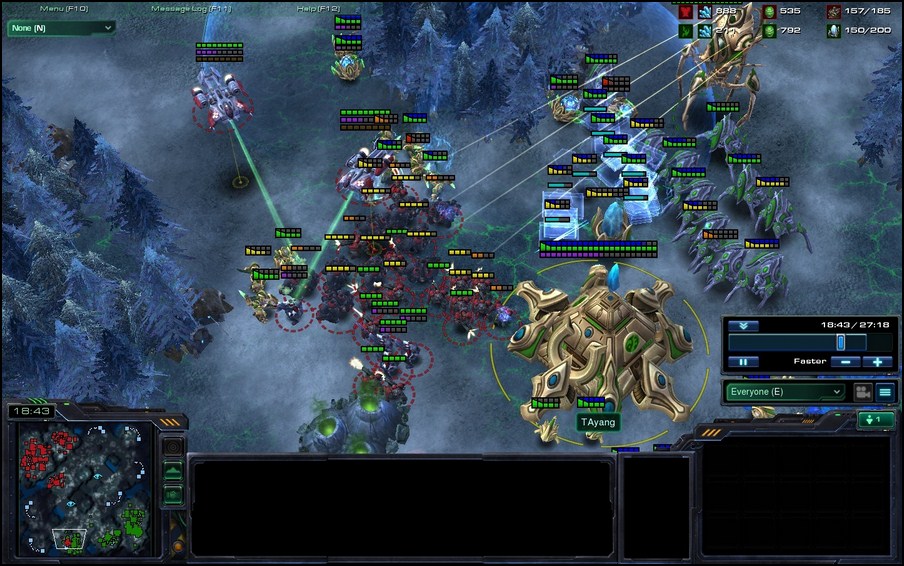Click the replay timeline slider handle
904x566 pixels.
tap(841, 342)
